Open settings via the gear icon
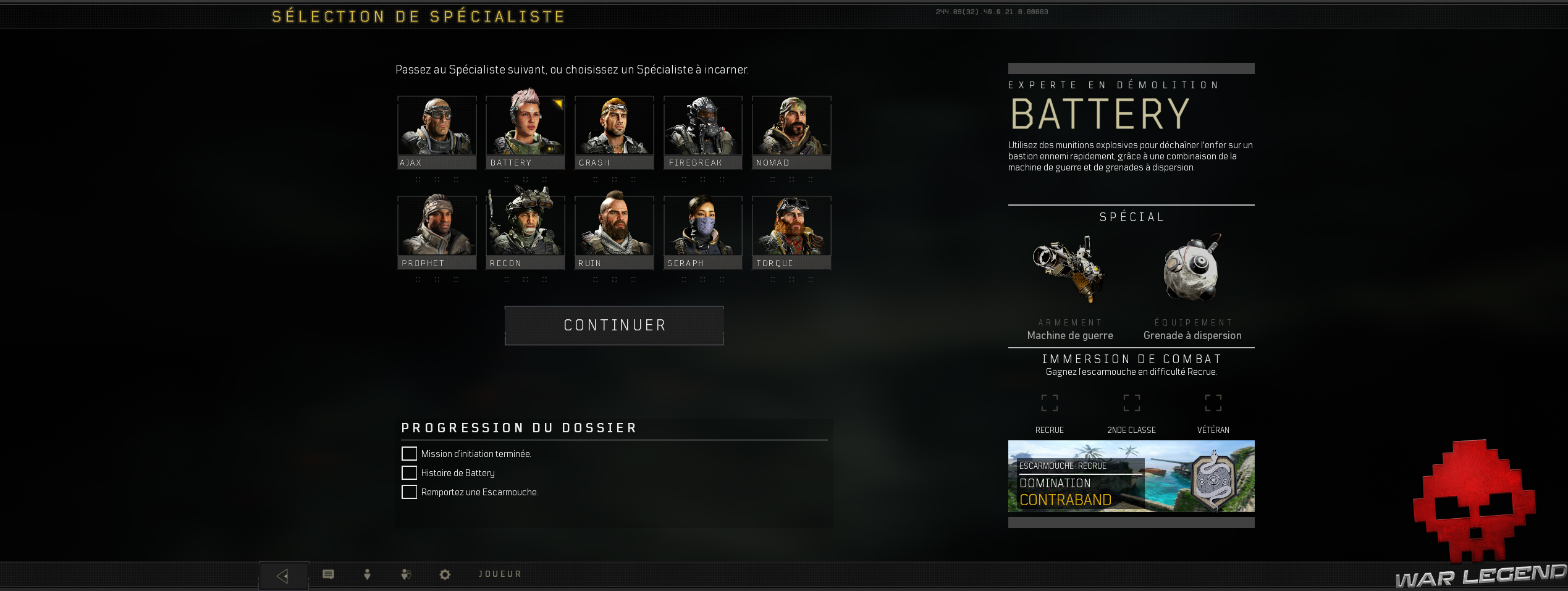The image size is (1568, 591). (x=445, y=574)
